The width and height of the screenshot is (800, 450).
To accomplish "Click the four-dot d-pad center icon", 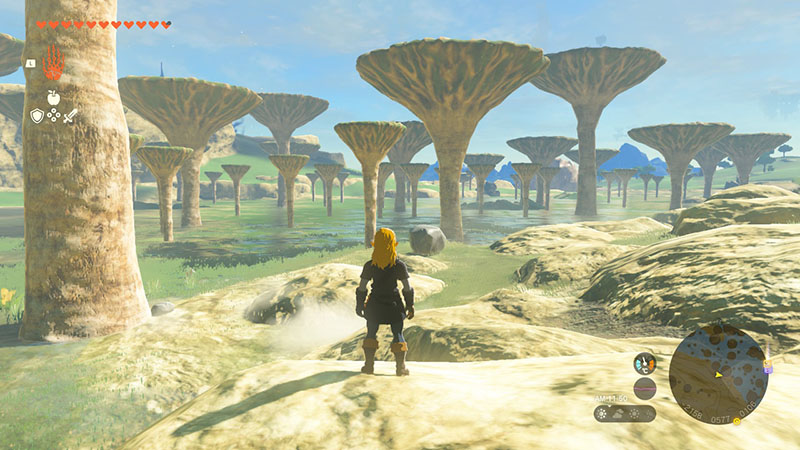I will (x=53, y=116).
